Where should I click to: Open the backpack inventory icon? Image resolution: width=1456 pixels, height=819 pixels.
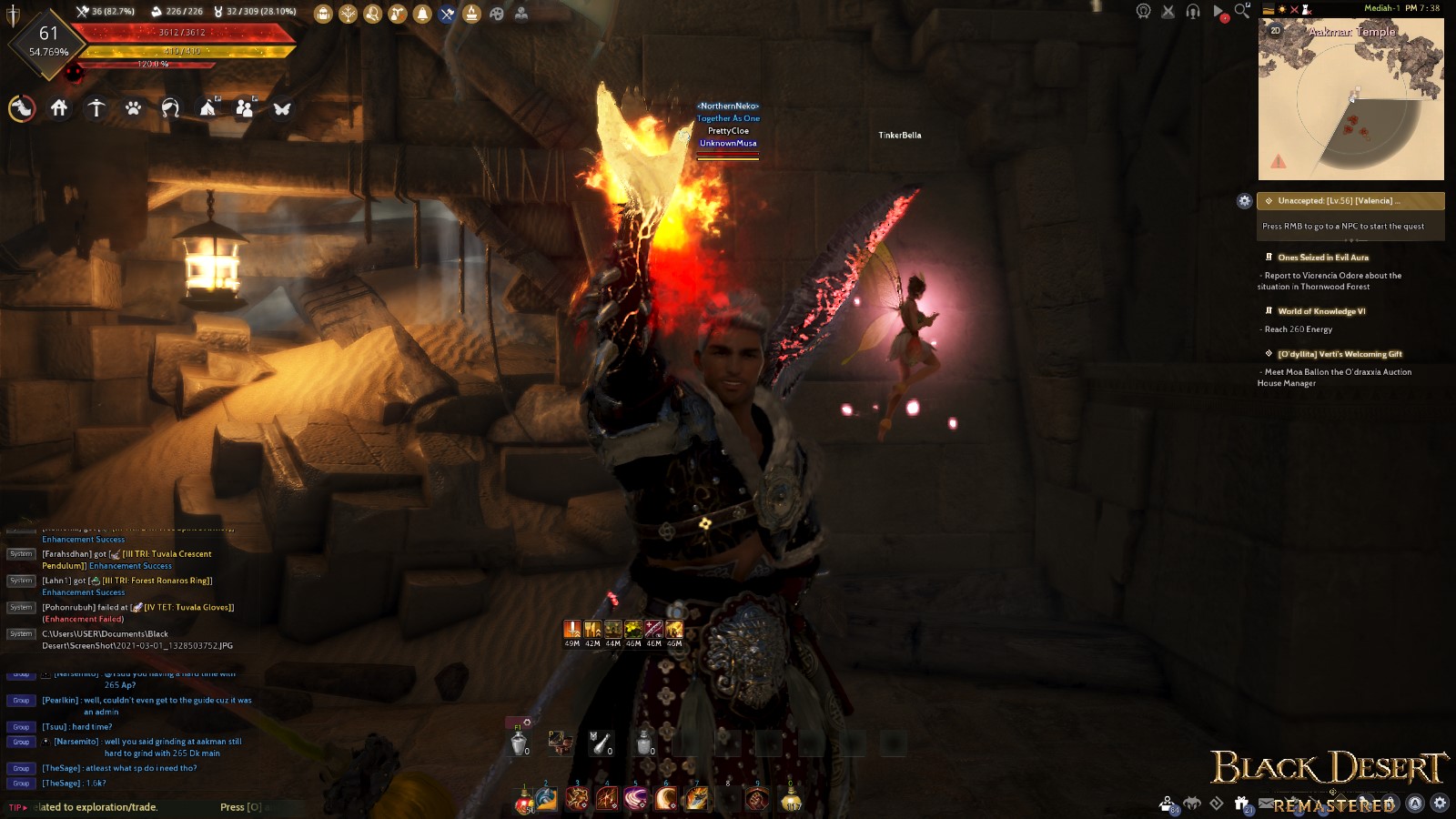pyautogui.click(x=323, y=14)
